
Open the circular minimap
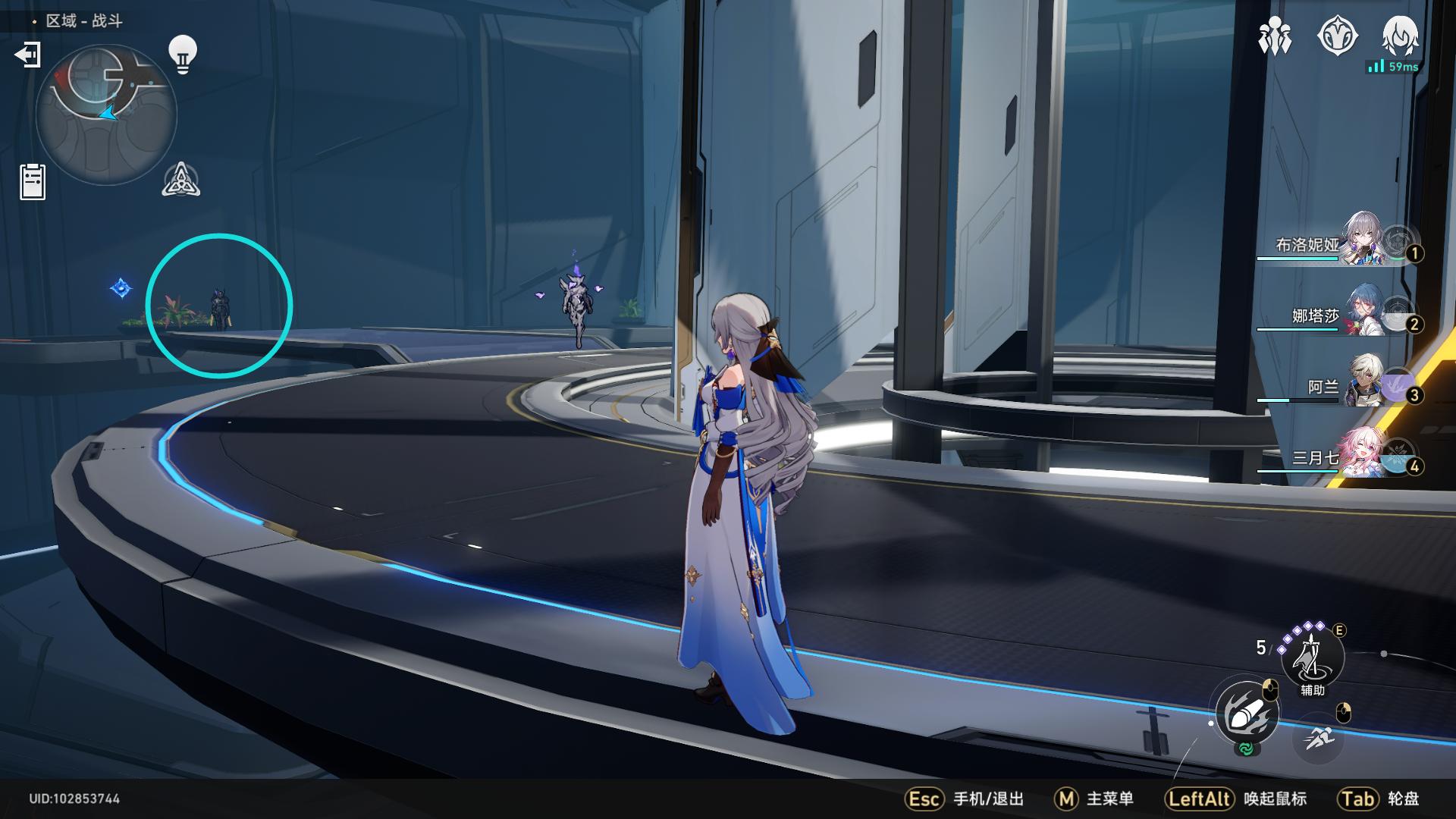[x=106, y=115]
